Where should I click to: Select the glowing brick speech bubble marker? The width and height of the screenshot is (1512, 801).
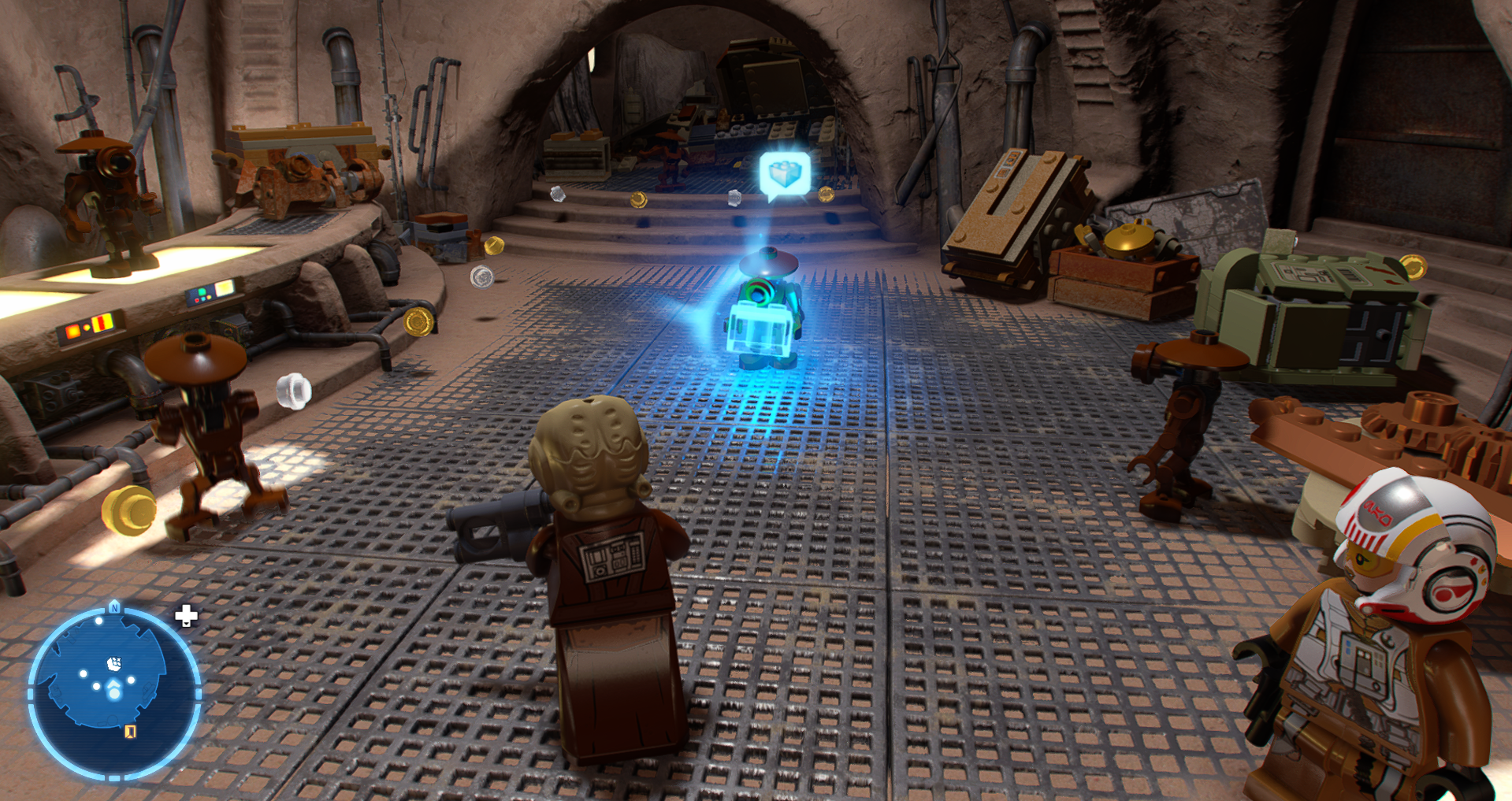tap(785, 174)
